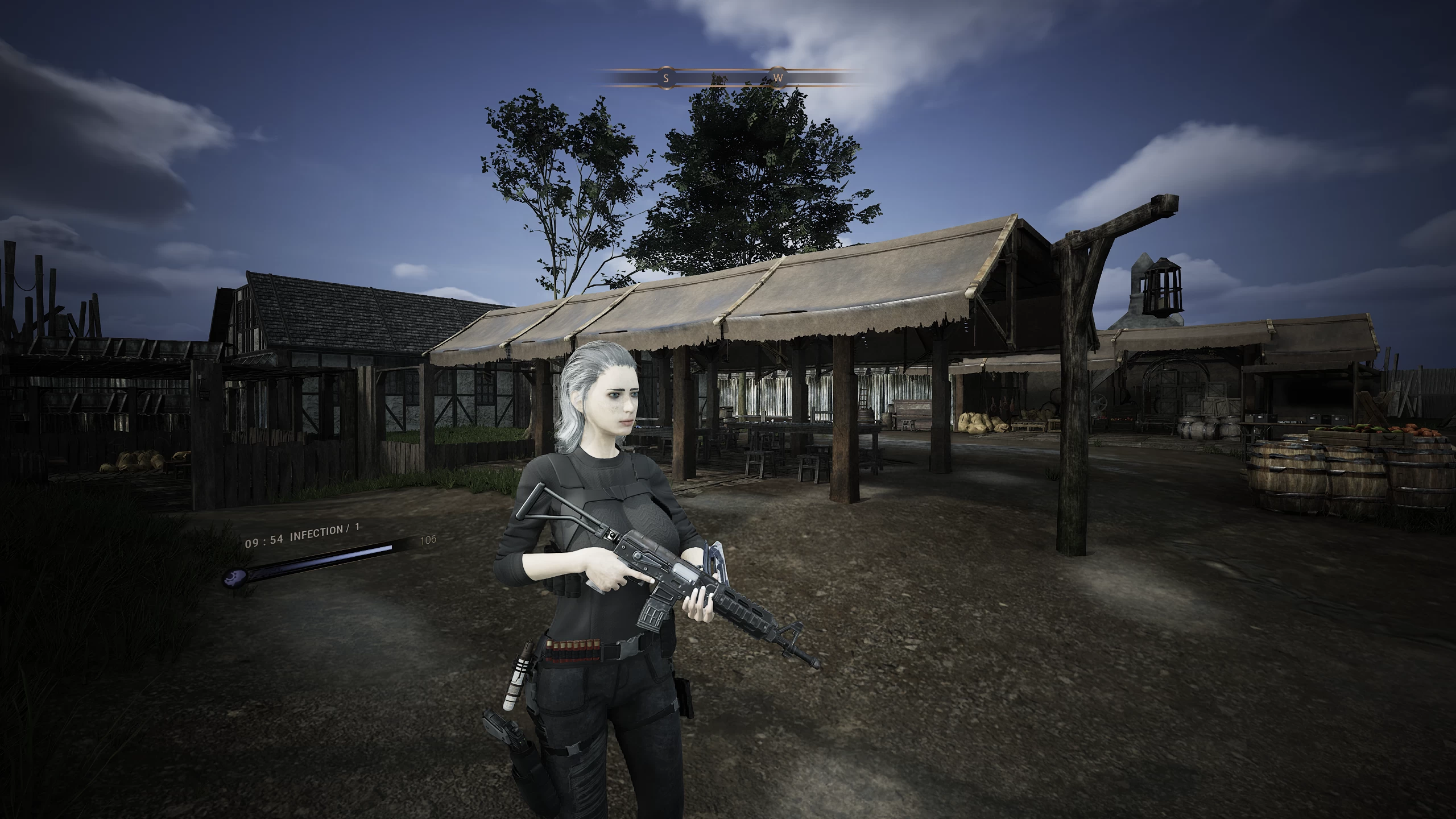
Task: Click the W marker on the compass
Action: click(779, 78)
